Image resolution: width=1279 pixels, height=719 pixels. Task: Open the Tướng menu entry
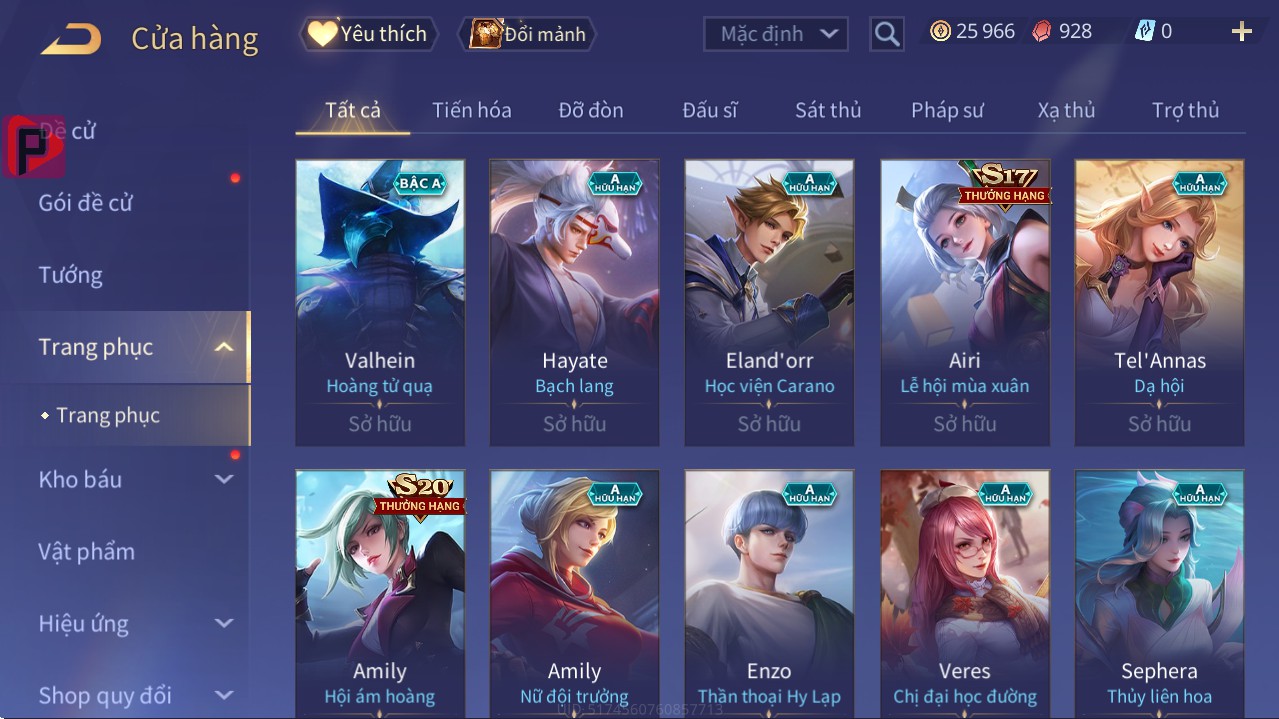71,275
